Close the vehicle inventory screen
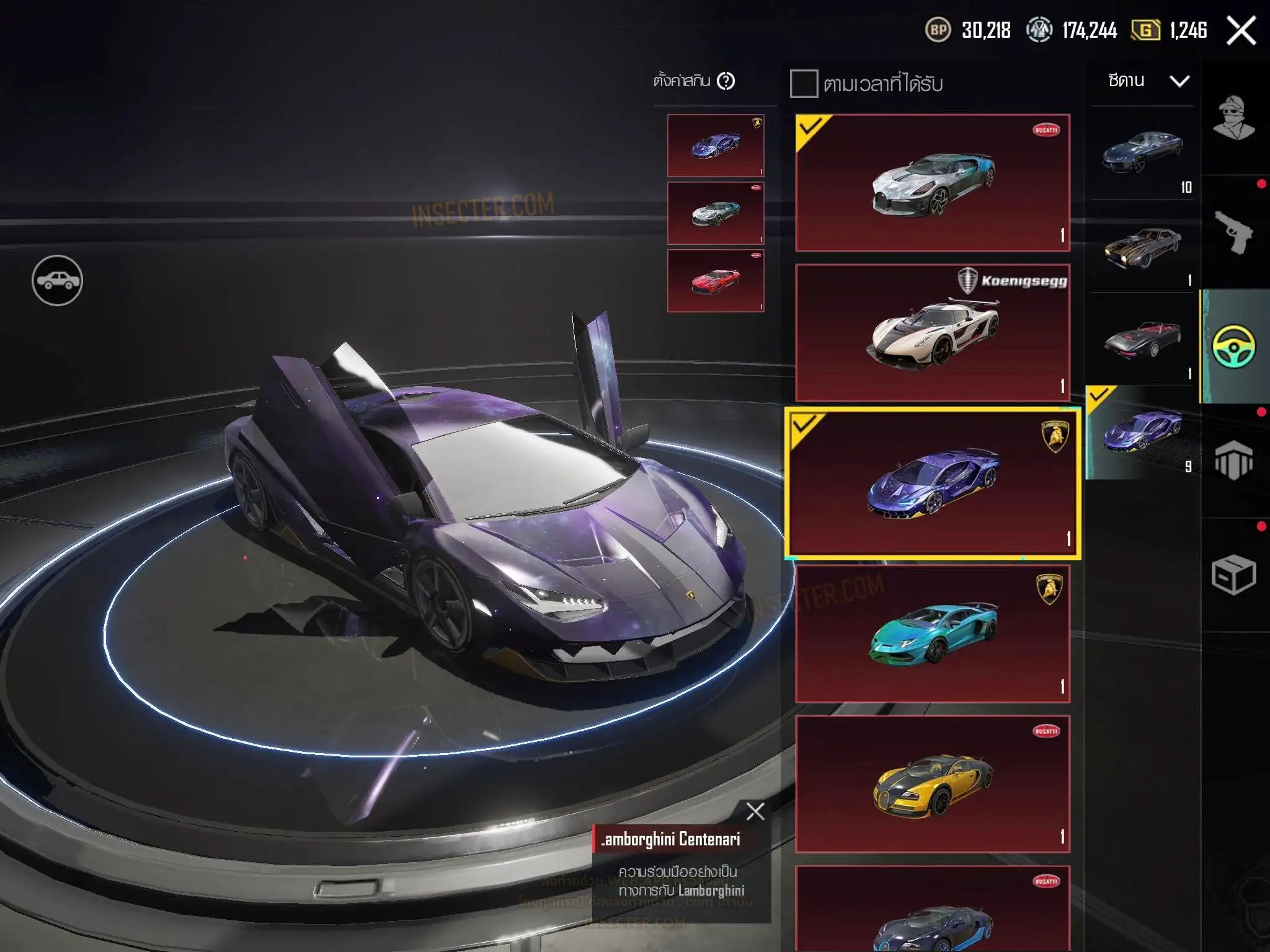The height and width of the screenshot is (952, 1270). pos(1241,30)
